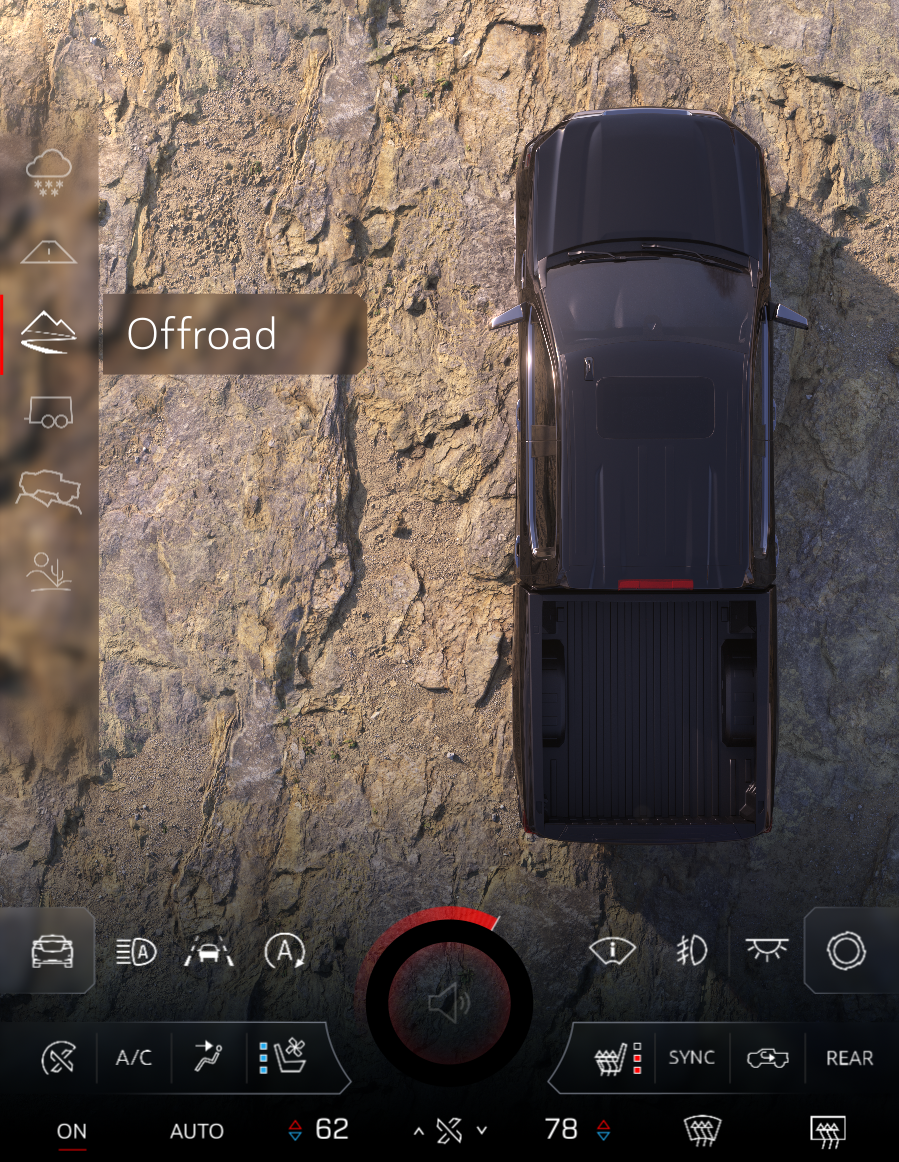Turn on SYNC temperature
Image resolution: width=899 pixels, height=1162 pixels.
point(692,1058)
